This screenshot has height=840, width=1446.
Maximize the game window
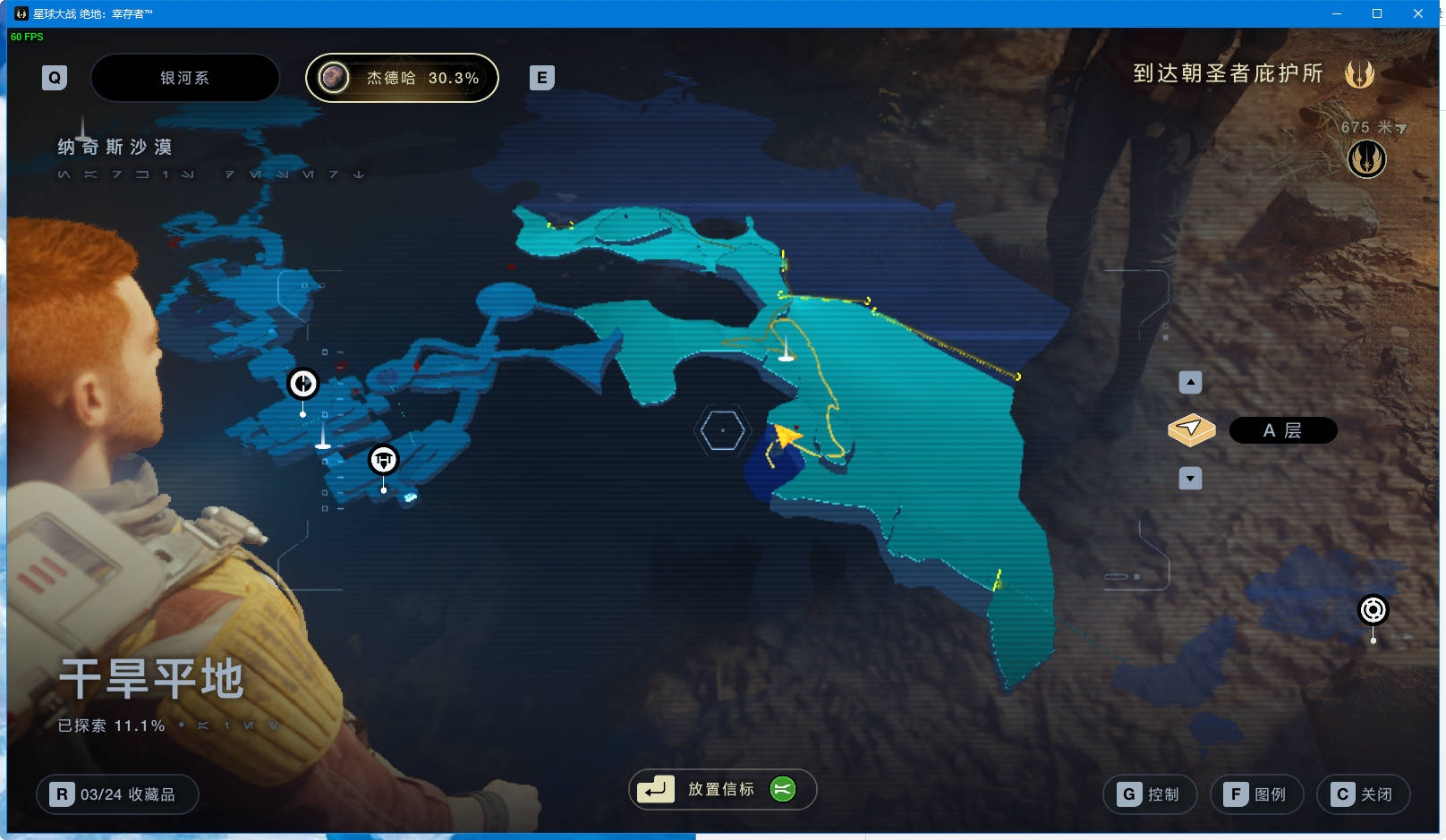coord(1377,13)
